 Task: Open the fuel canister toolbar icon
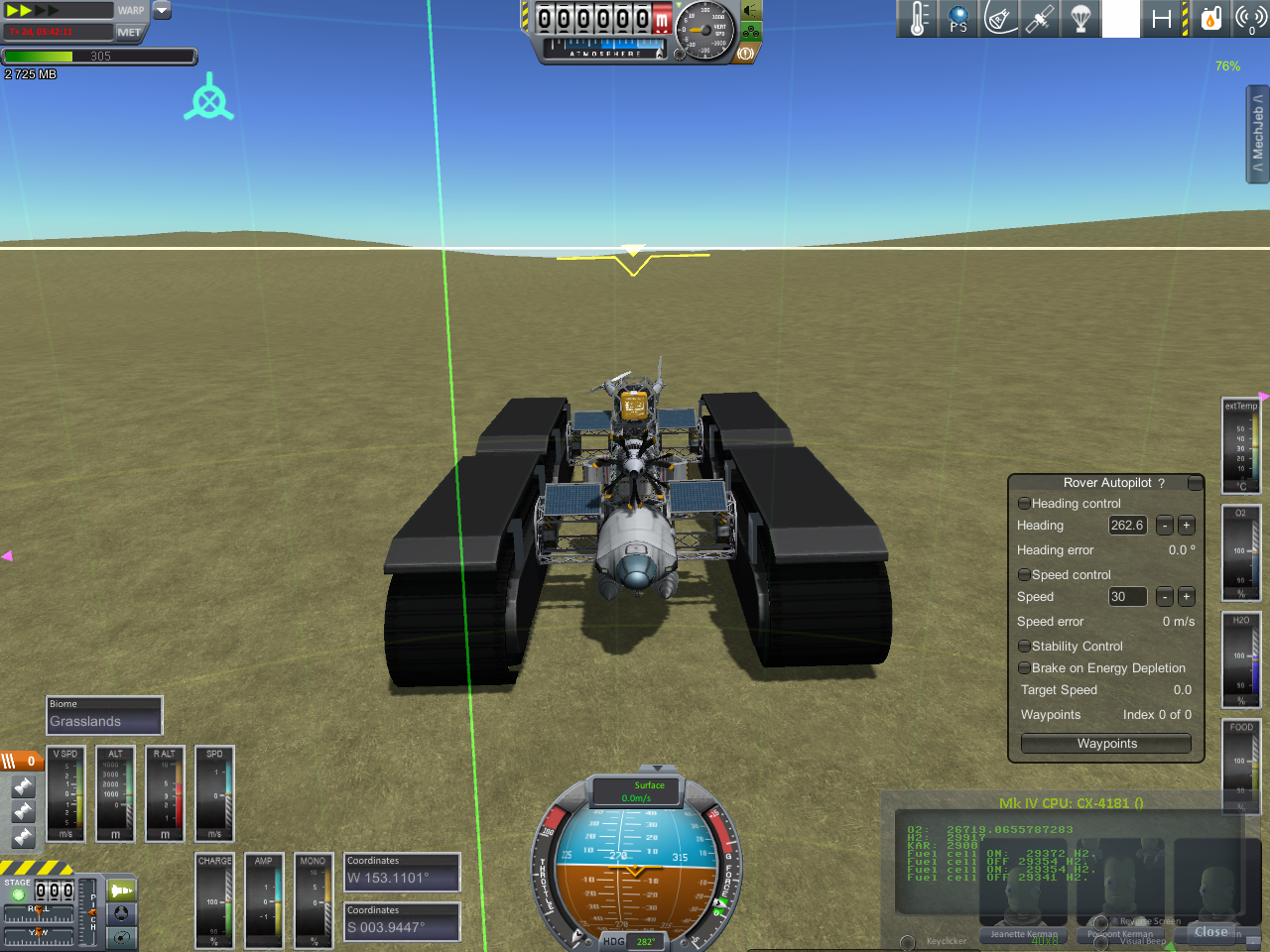coord(1210,19)
